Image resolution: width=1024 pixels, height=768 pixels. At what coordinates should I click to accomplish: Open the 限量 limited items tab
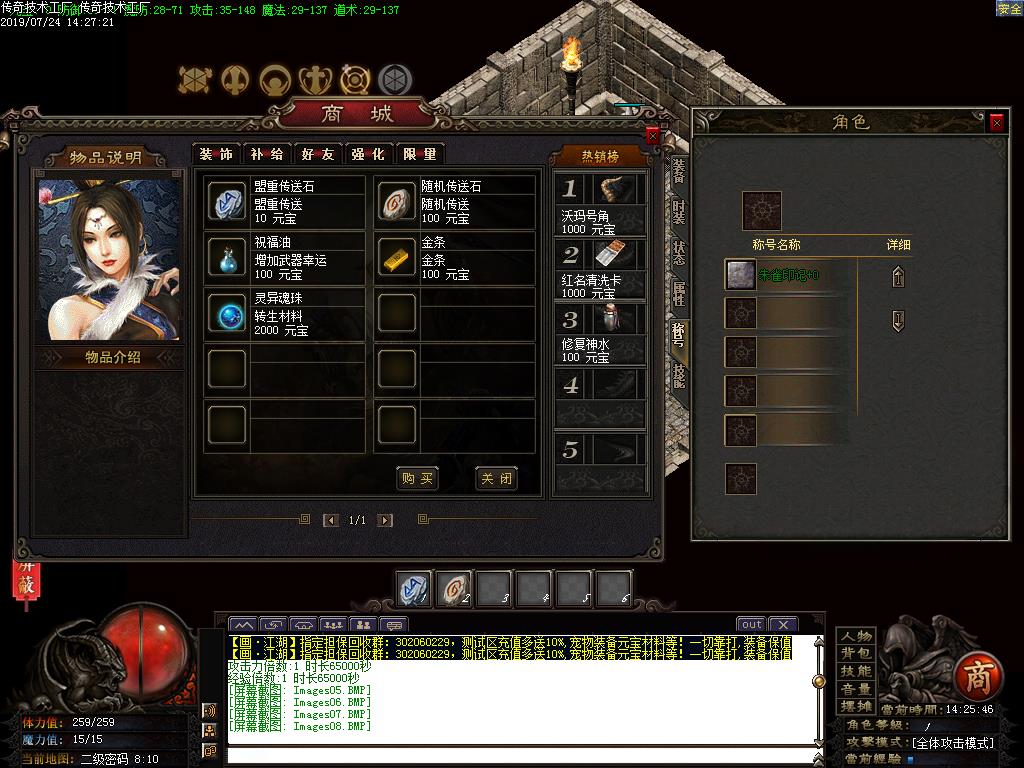[420, 154]
